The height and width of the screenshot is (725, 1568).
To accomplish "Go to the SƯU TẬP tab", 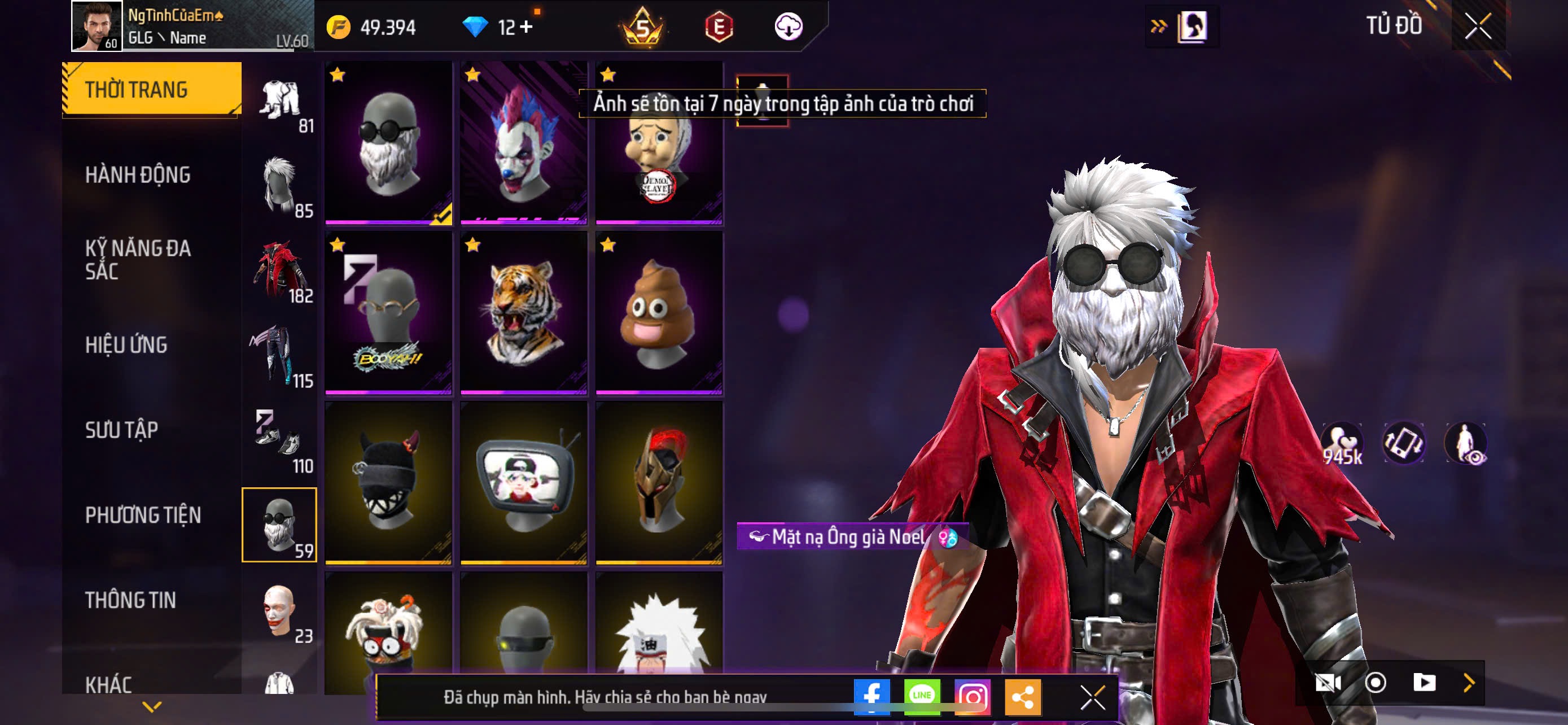I will pos(122,430).
